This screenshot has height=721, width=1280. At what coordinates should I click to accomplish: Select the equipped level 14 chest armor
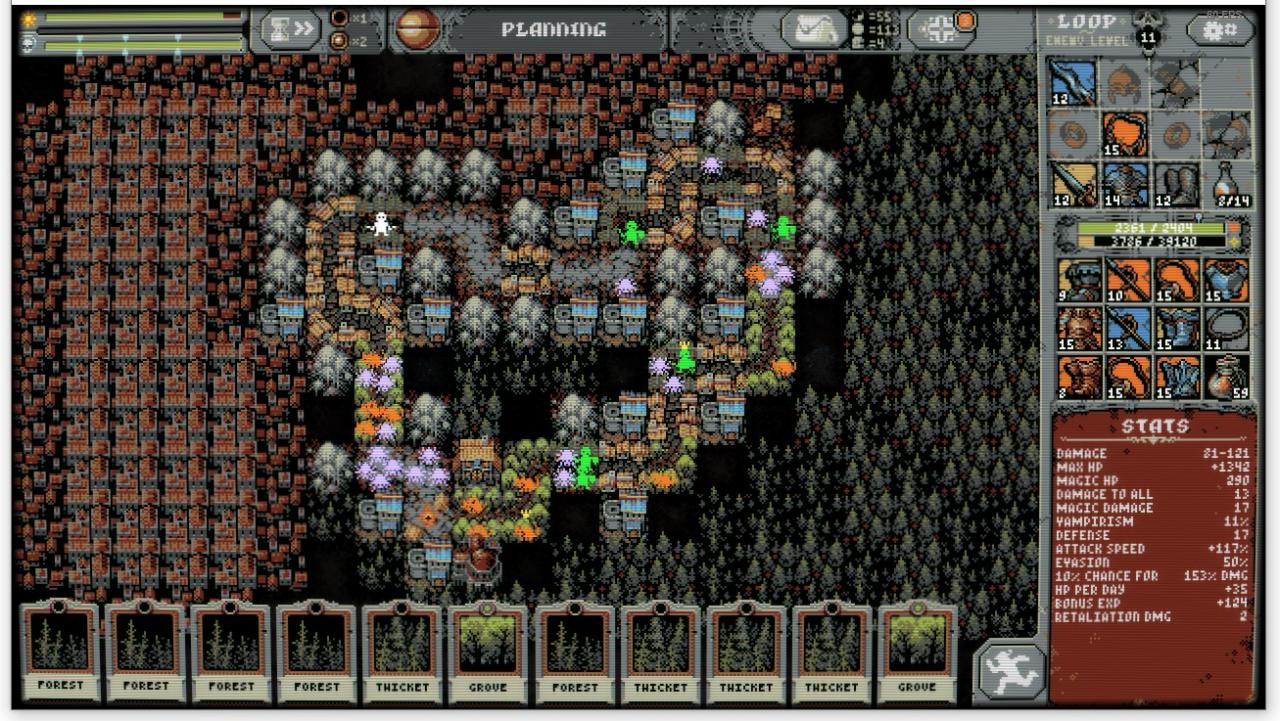1125,185
